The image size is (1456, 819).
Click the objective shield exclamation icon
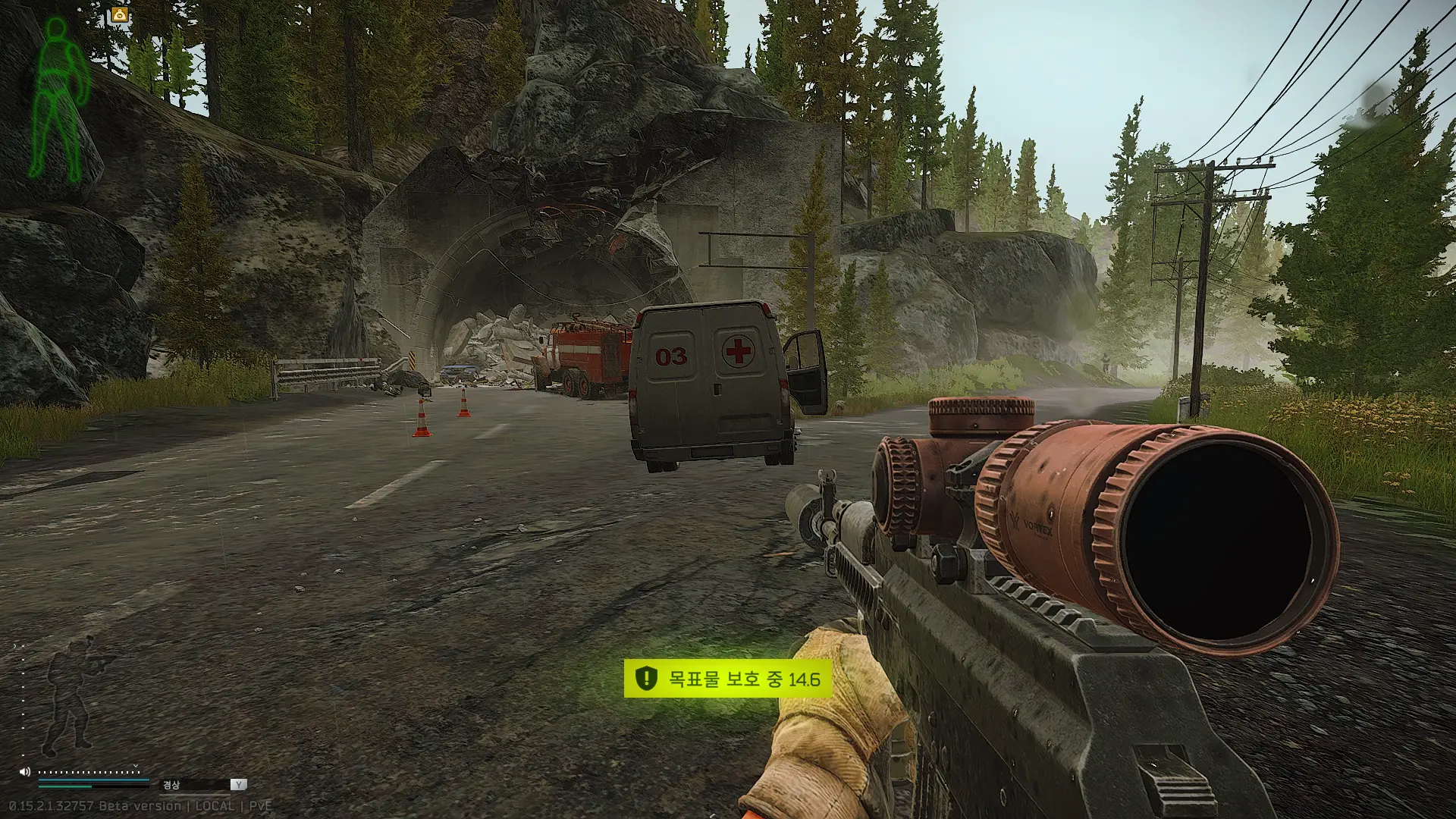point(645,678)
